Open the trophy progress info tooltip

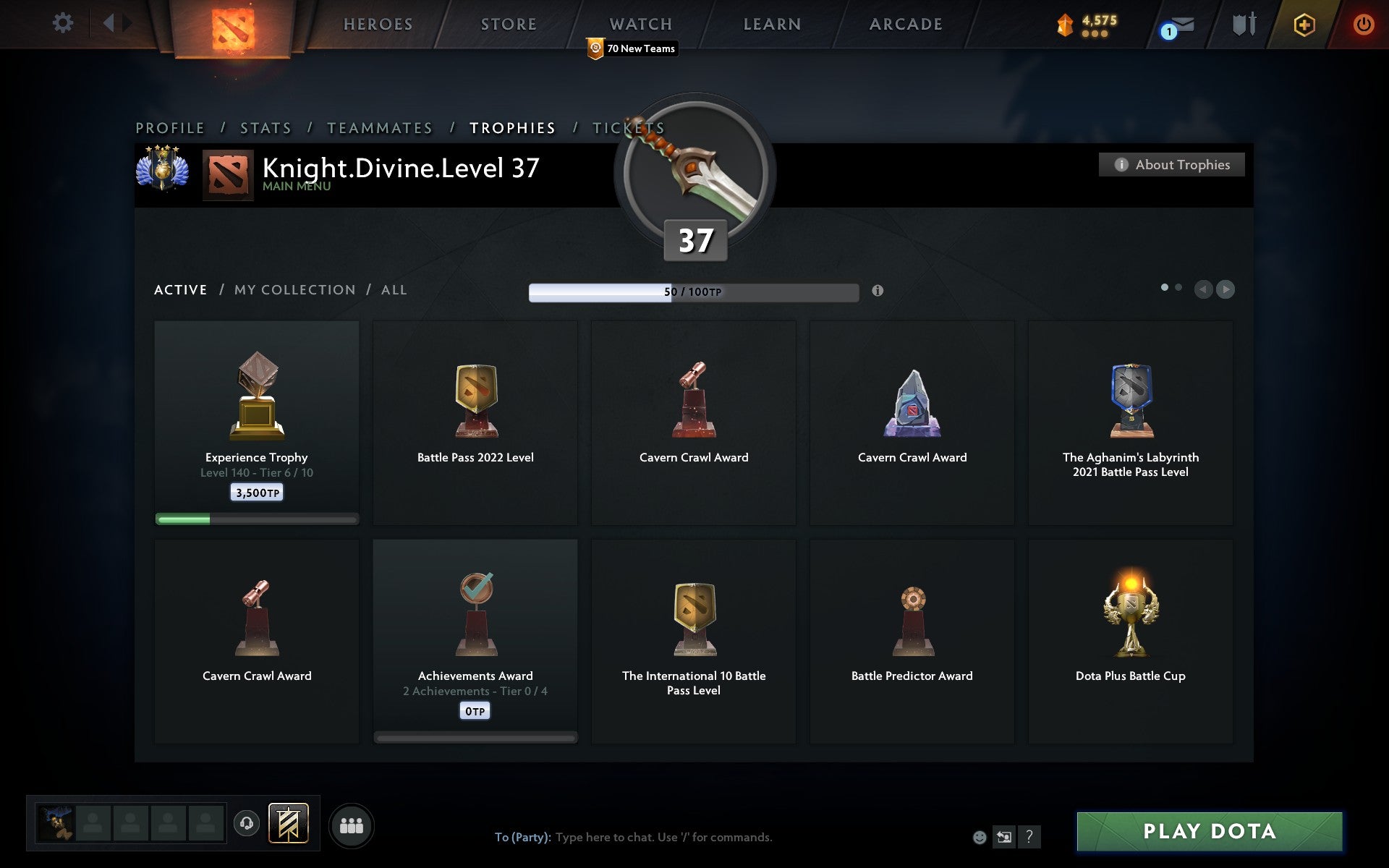point(879,292)
